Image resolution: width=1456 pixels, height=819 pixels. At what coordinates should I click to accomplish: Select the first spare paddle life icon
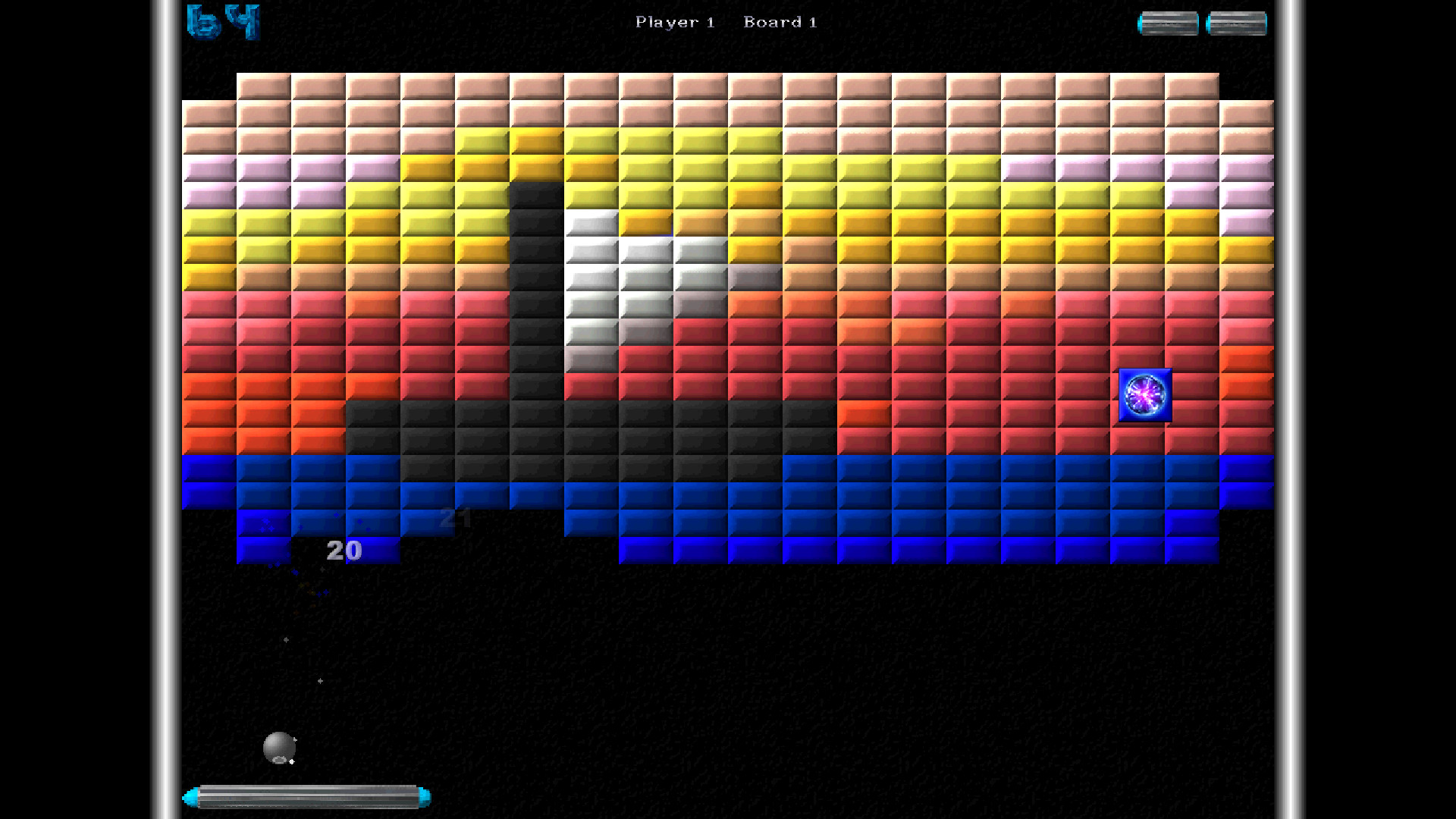click(1169, 23)
